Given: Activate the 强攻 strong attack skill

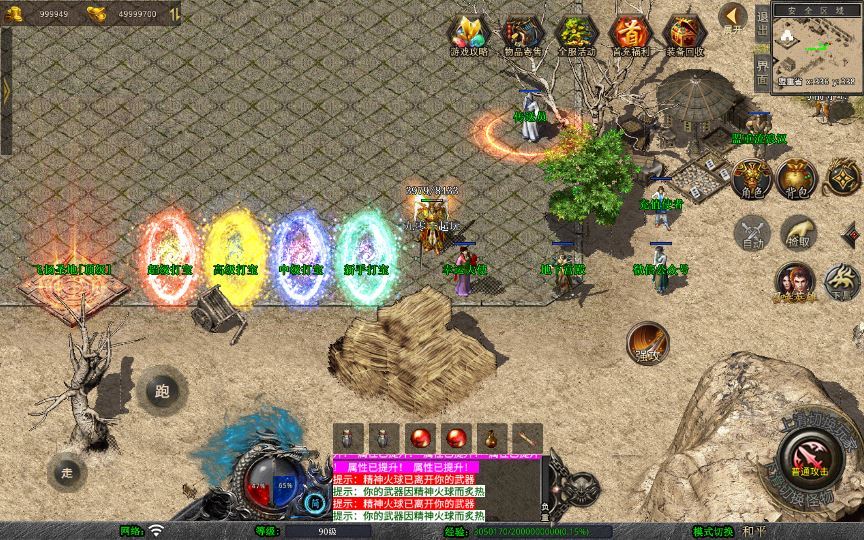Looking at the screenshot, I should coord(647,342).
